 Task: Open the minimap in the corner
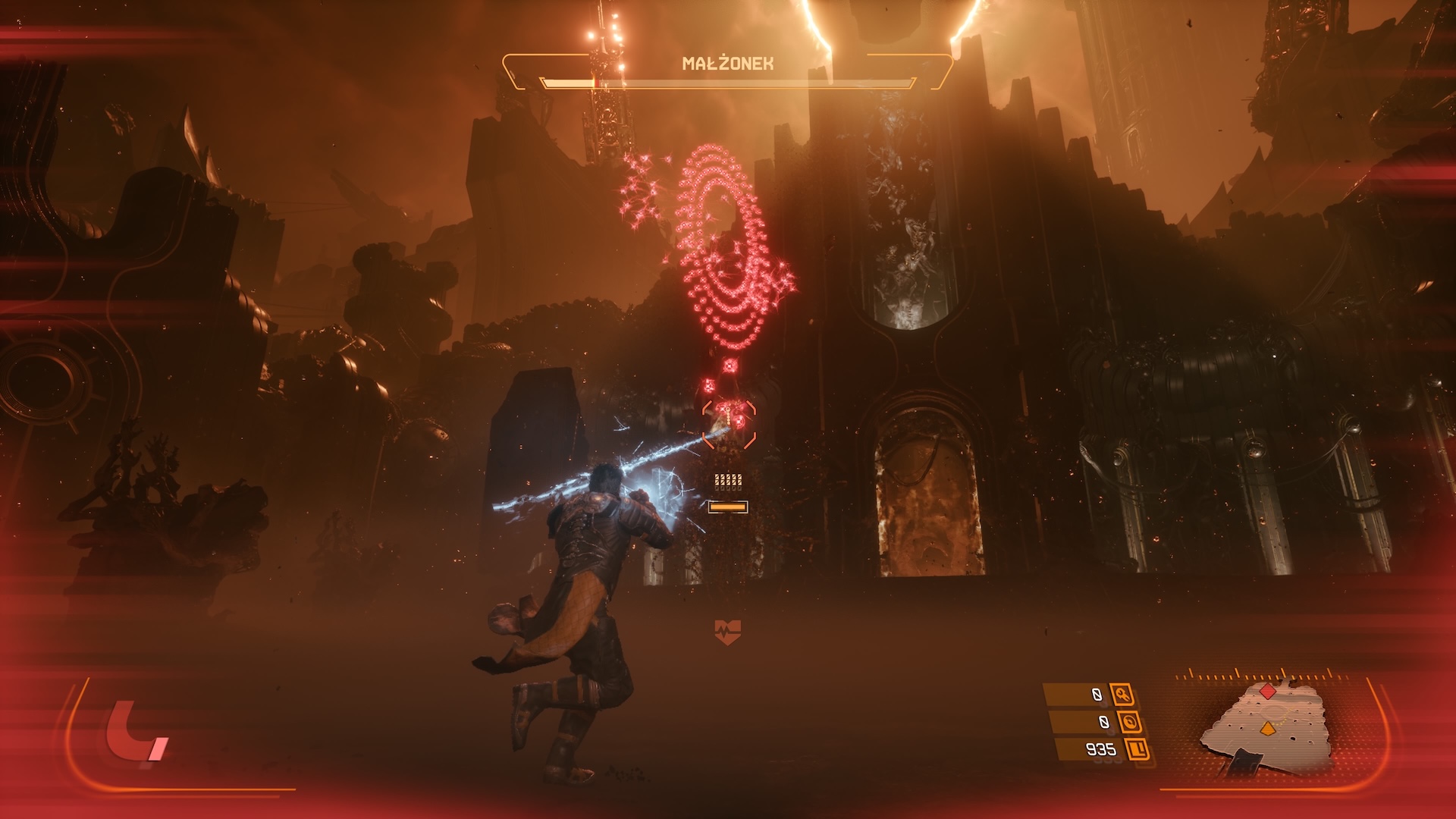pos(1266,728)
